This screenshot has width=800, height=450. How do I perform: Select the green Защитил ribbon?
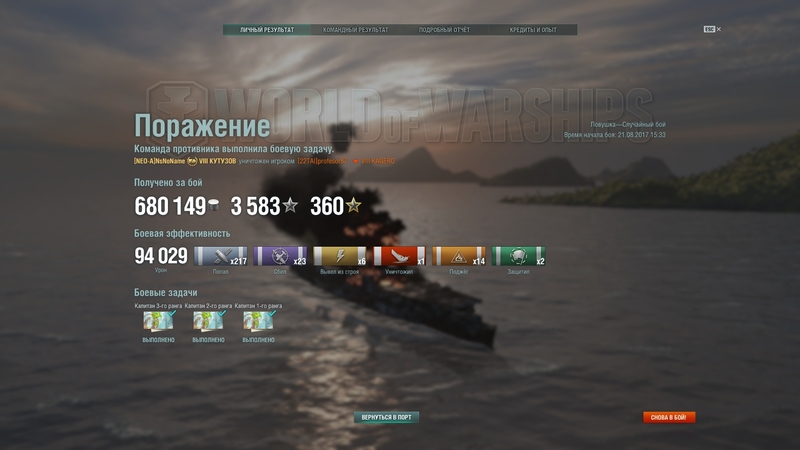point(520,257)
